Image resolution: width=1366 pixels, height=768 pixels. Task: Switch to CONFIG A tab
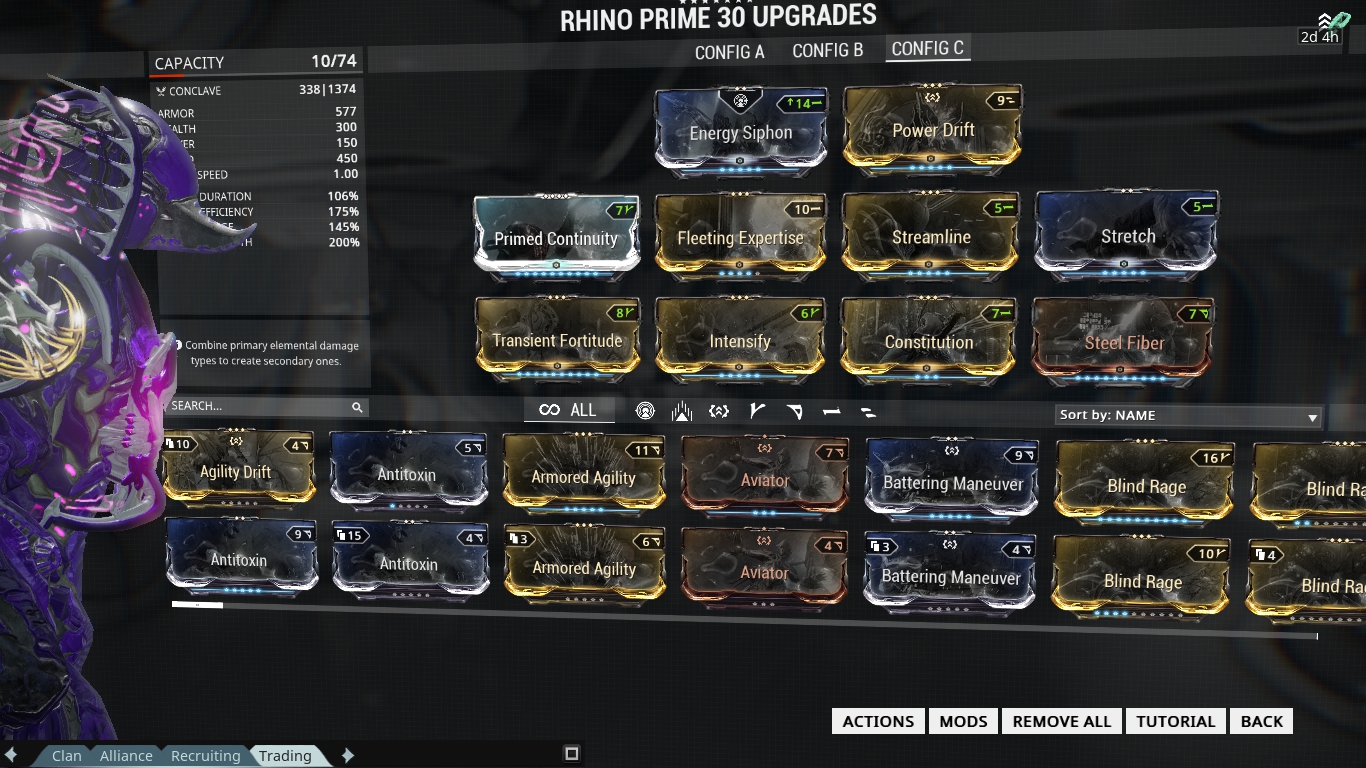click(x=728, y=51)
